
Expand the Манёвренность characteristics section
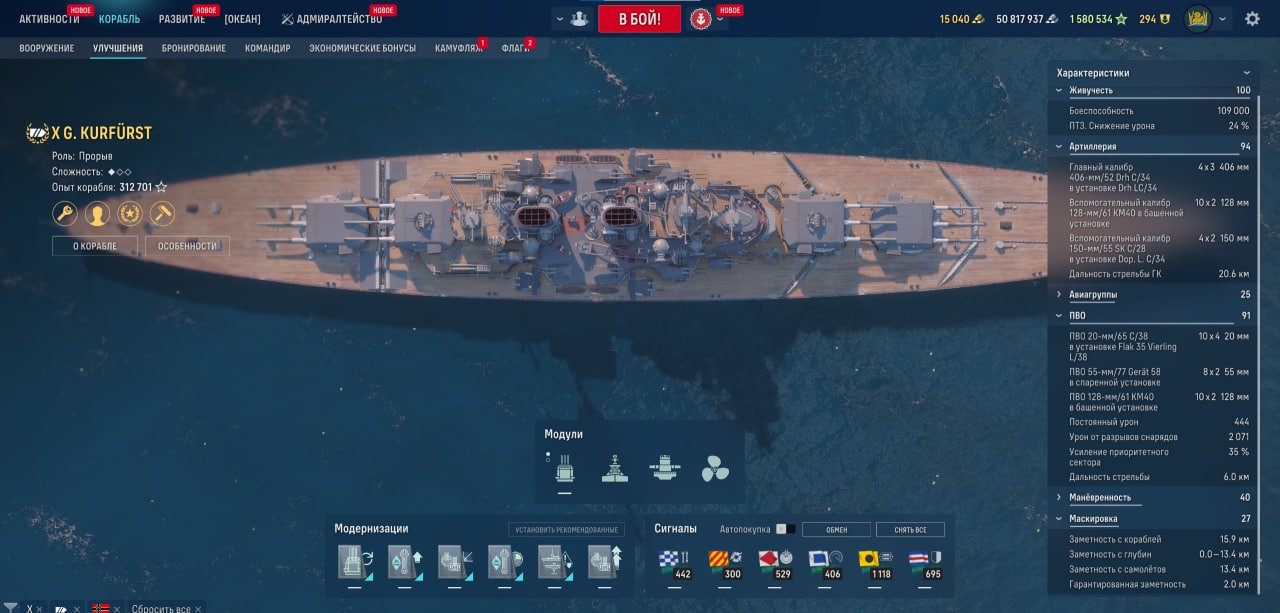[x=1100, y=497]
